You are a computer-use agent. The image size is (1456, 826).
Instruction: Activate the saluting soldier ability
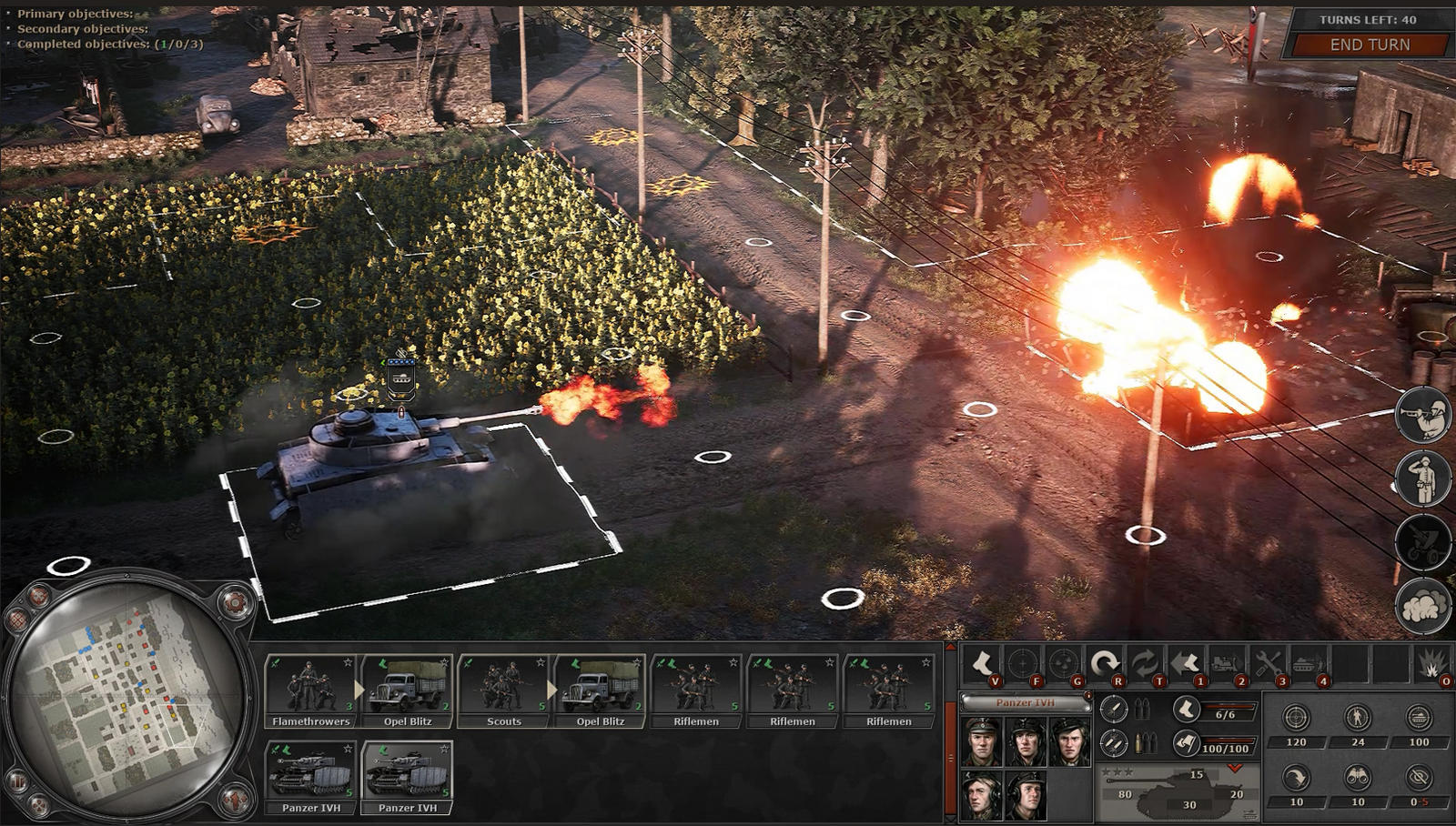(x=1423, y=478)
